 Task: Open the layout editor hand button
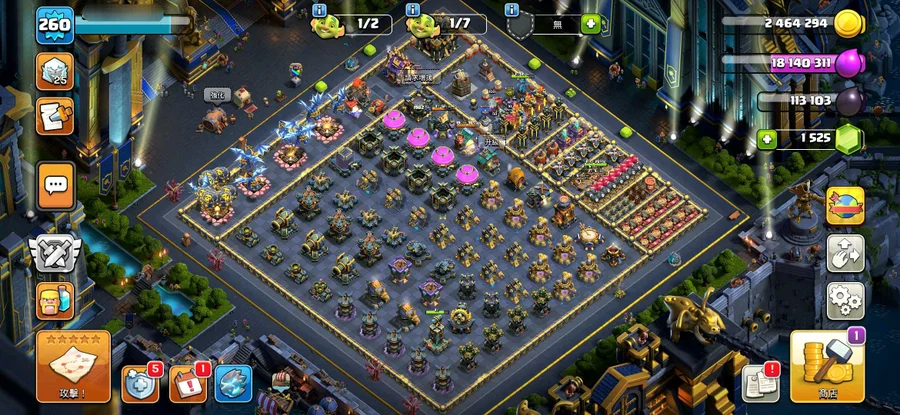coord(845,253)
